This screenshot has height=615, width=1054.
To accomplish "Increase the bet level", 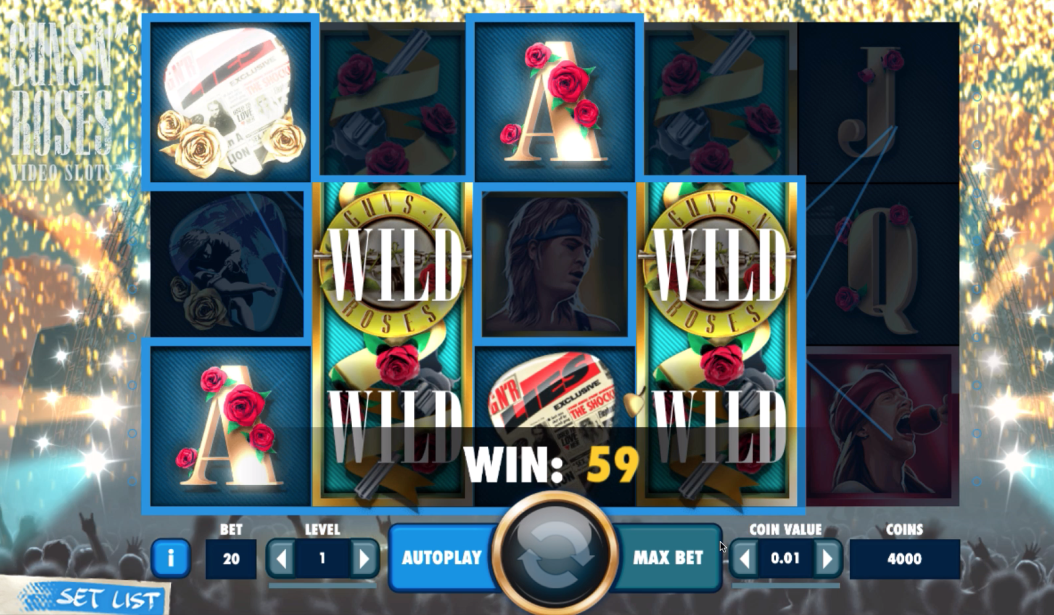I will (x=363, y=558).
